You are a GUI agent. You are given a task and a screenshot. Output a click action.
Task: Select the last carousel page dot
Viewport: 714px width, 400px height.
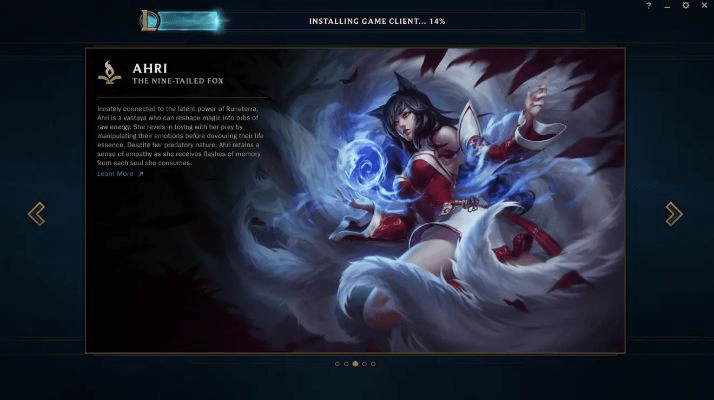click(373, 364)
